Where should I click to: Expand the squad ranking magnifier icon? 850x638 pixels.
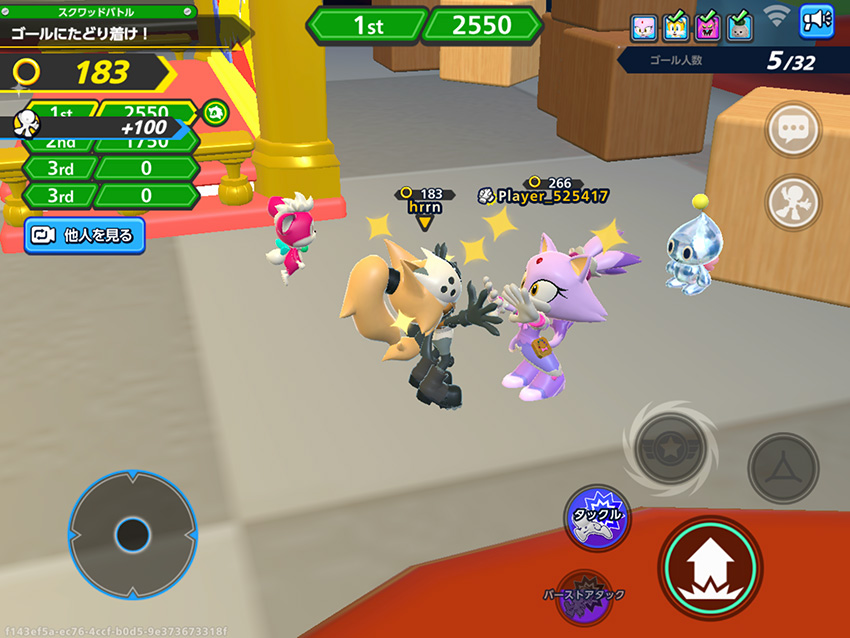pos(213,113)
